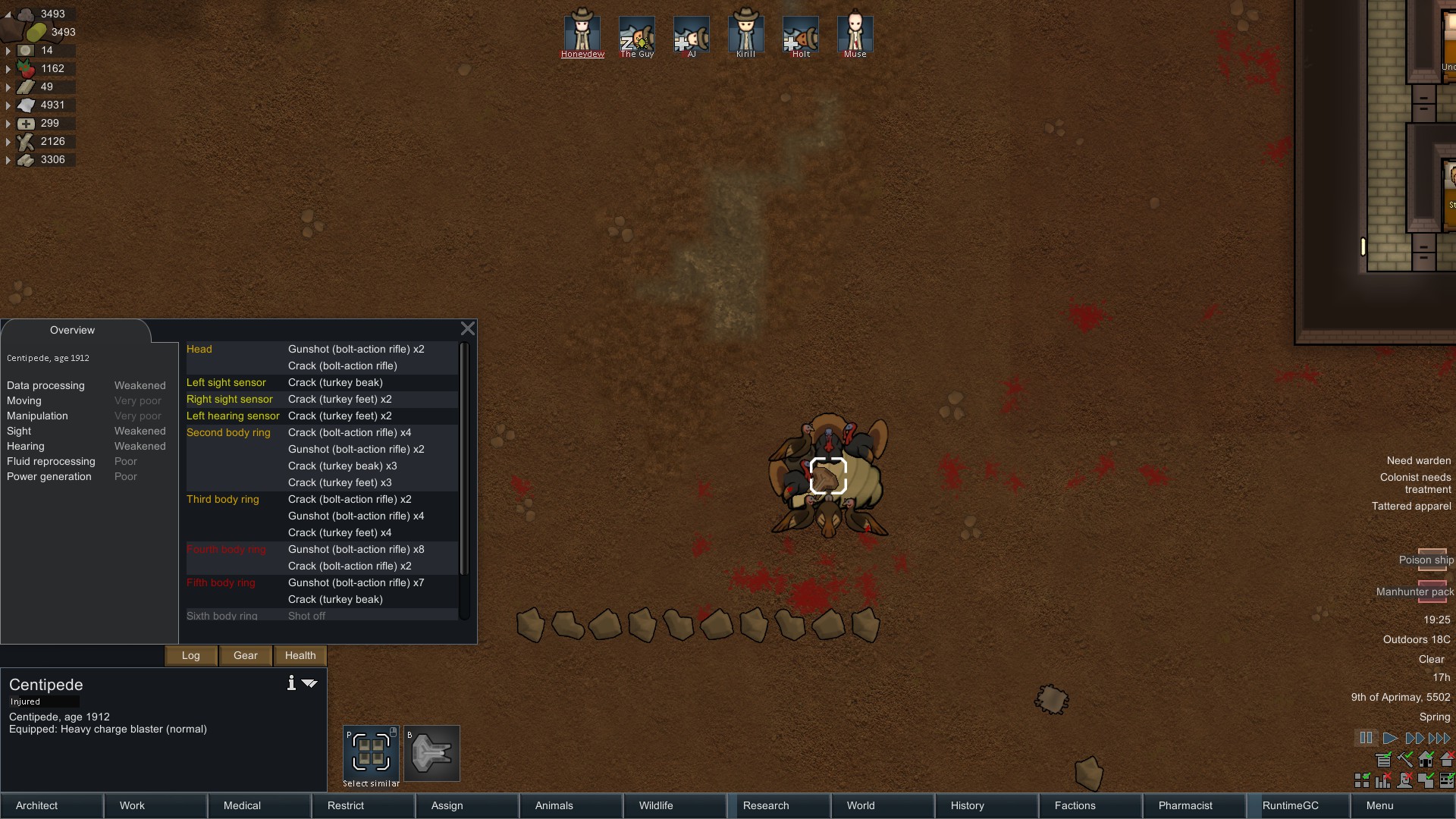The image size is (1456, 819).
Task: Open the Architect menu
Action: click(36, 805)
